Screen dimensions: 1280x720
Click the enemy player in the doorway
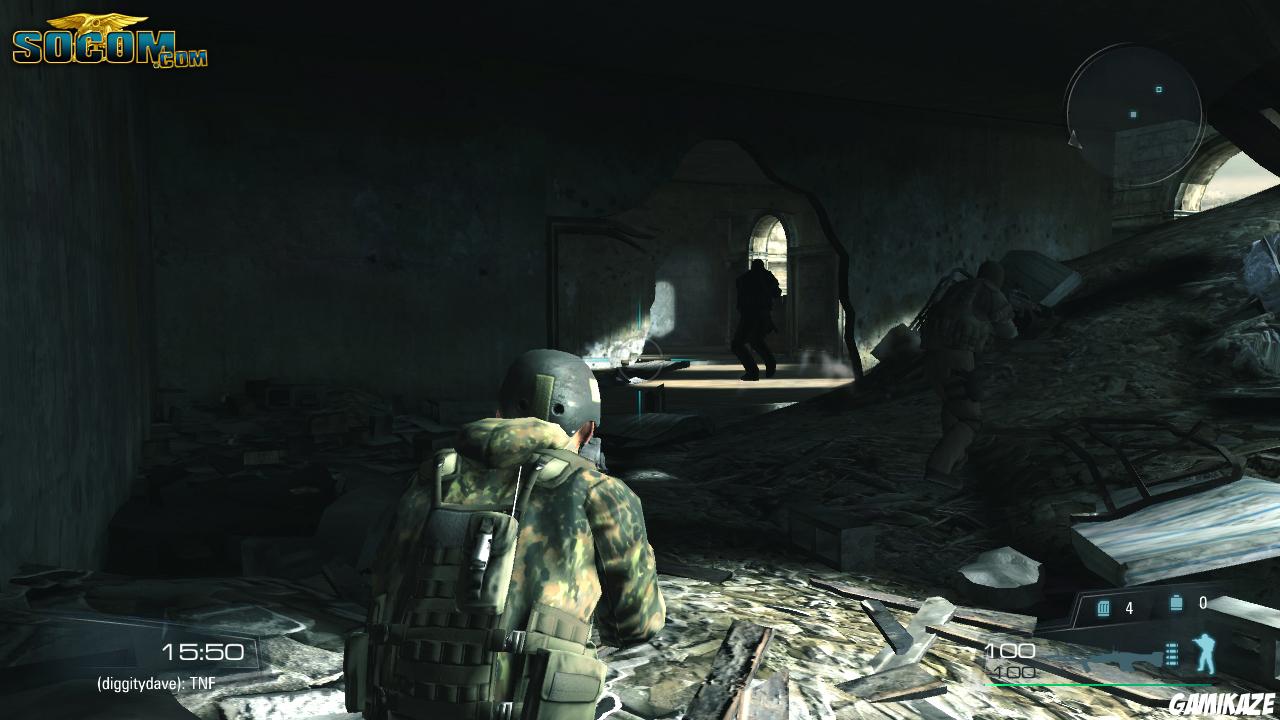pos(755,315)
